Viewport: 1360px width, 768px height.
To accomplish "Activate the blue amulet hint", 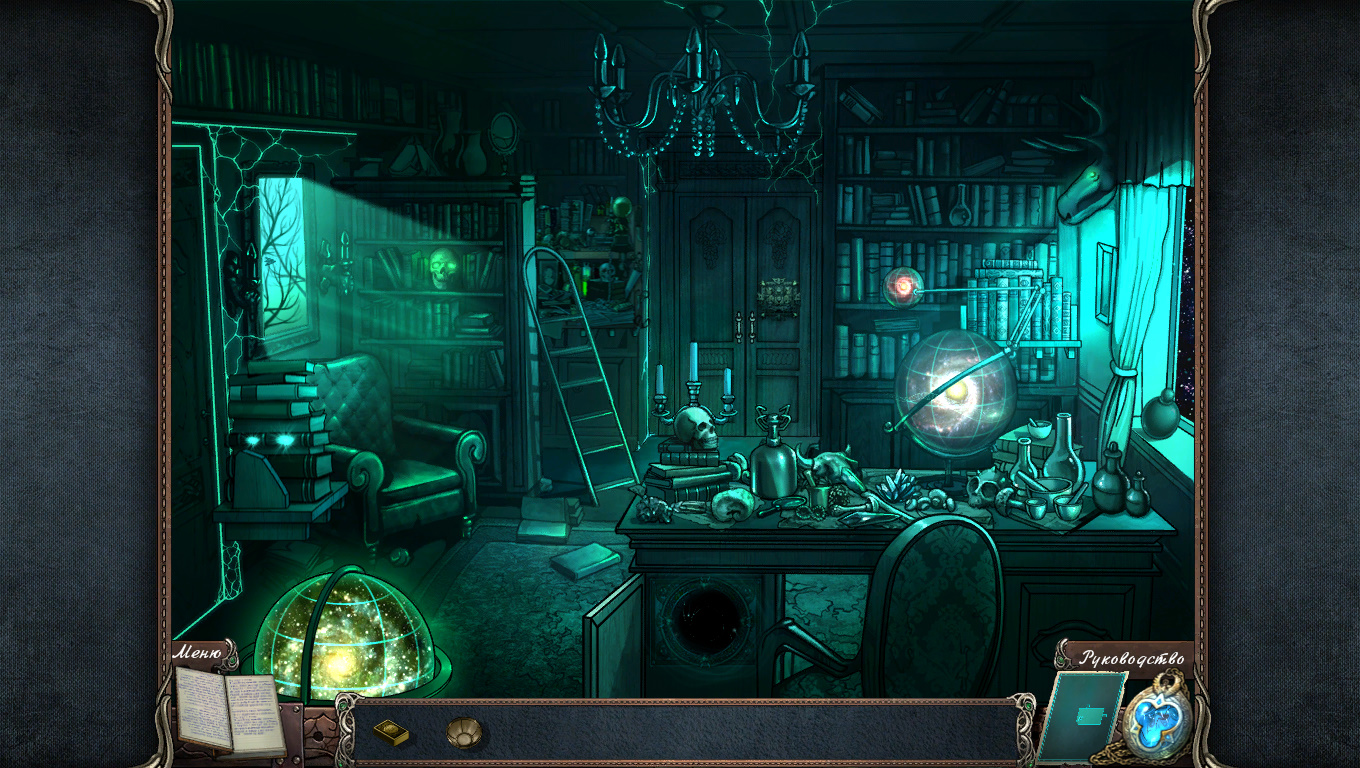I will click(1158, 721).
